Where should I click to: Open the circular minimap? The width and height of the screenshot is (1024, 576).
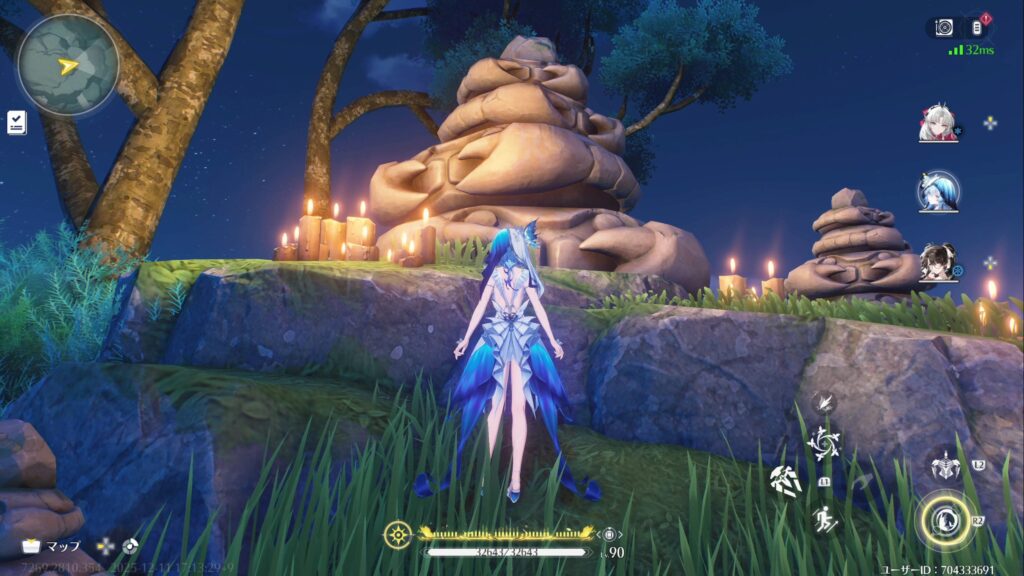coord(67,64)
